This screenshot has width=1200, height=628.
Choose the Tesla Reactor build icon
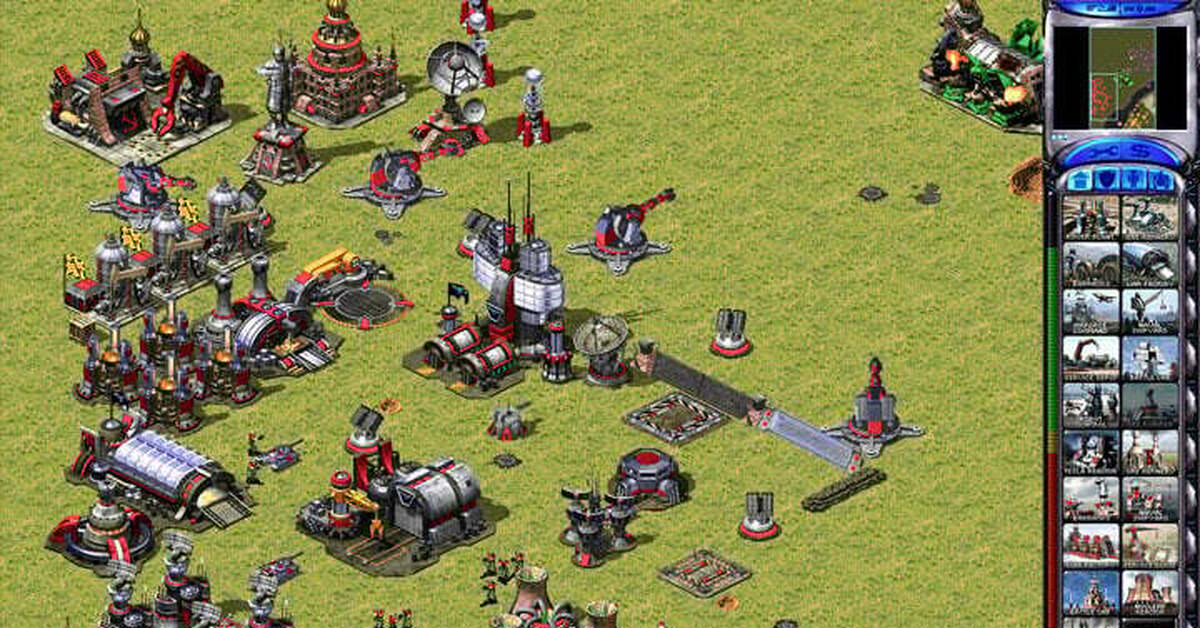click(x=1091, y=452)
